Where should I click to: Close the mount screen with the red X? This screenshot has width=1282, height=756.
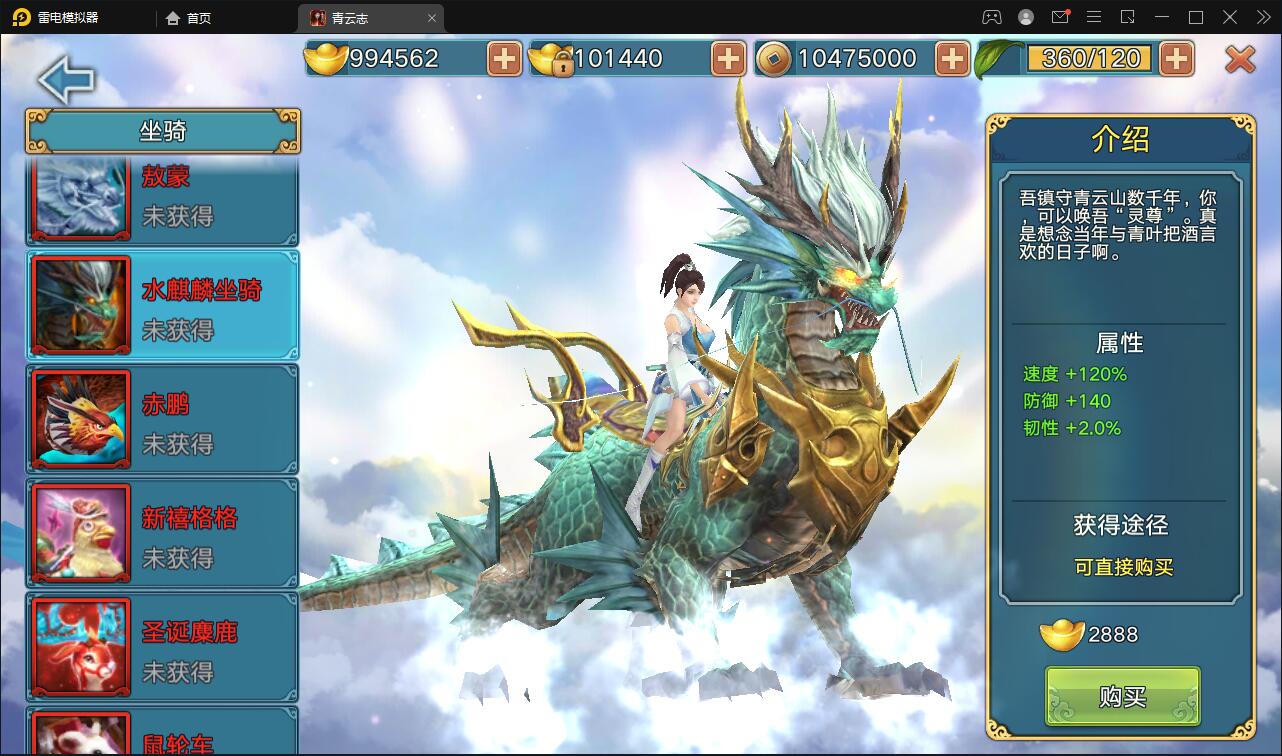tap(1240, 60)
